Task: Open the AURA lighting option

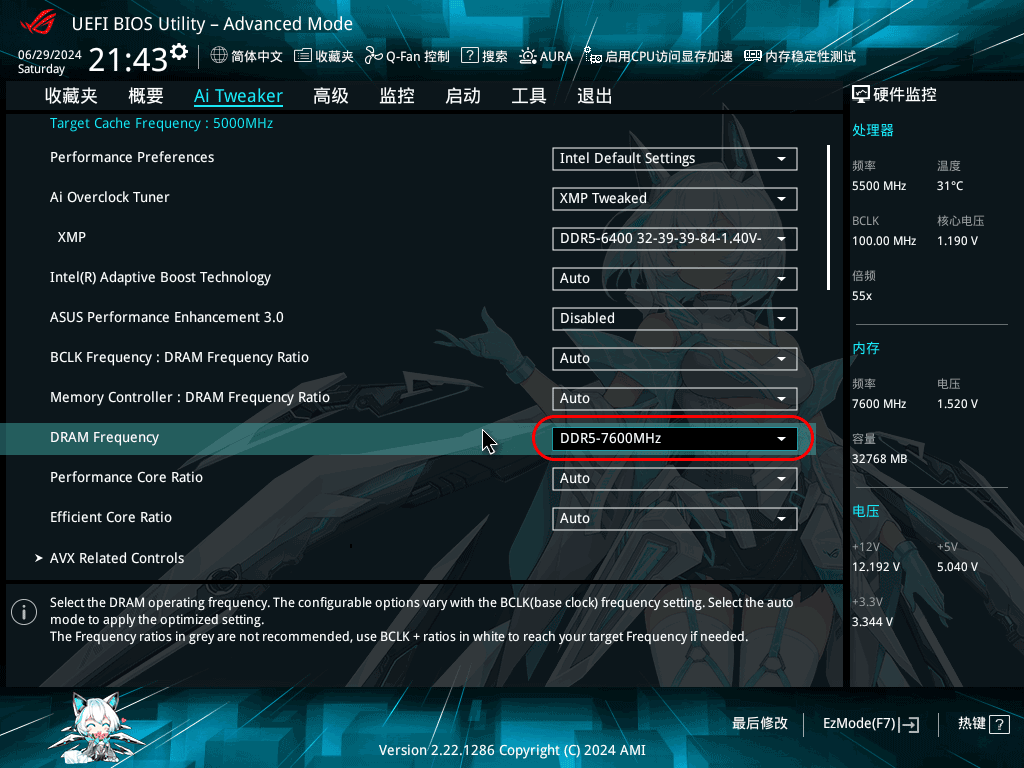Action: tap(546, 57)
